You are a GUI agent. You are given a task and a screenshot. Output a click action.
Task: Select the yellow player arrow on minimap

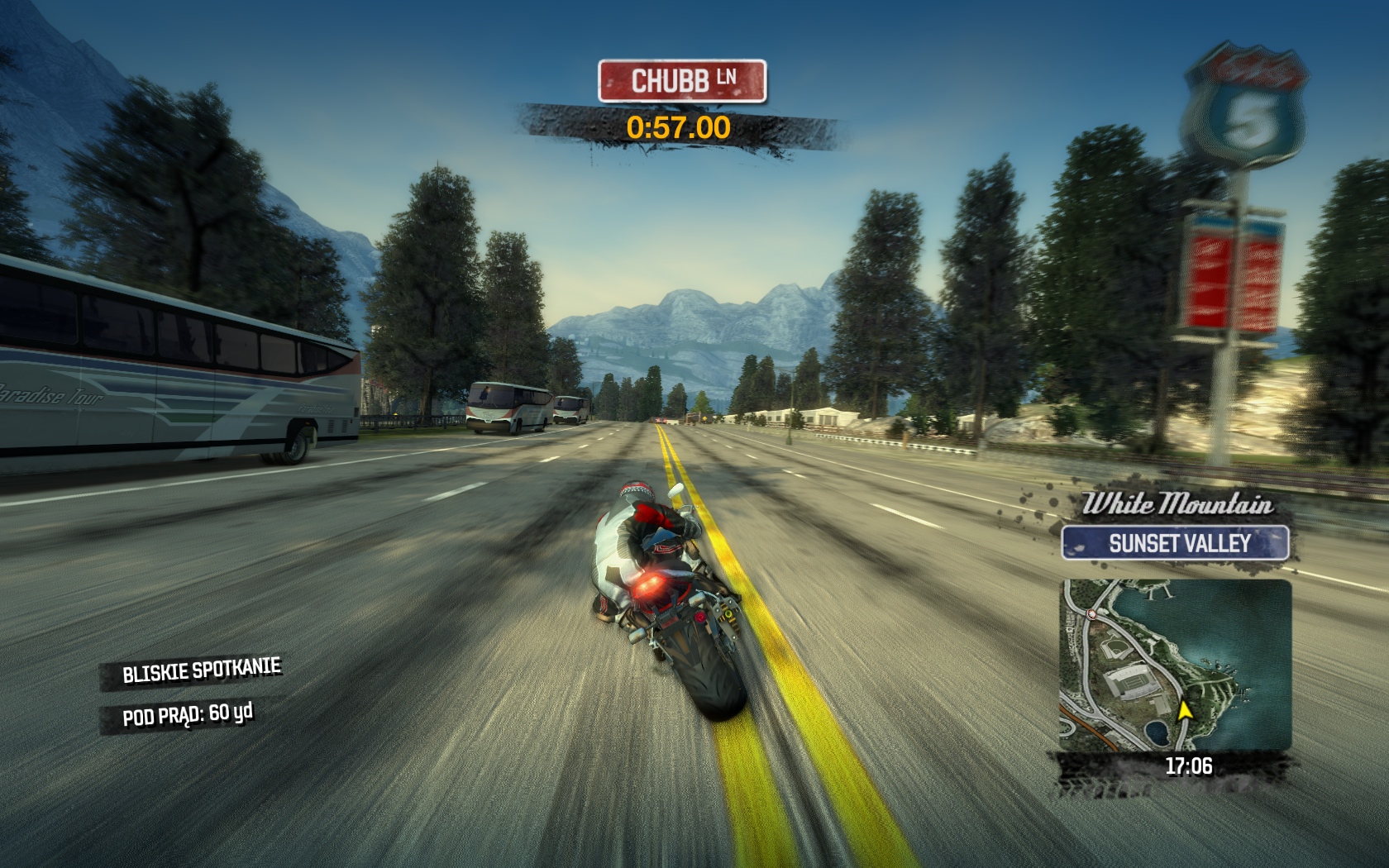click(1185, 710)
